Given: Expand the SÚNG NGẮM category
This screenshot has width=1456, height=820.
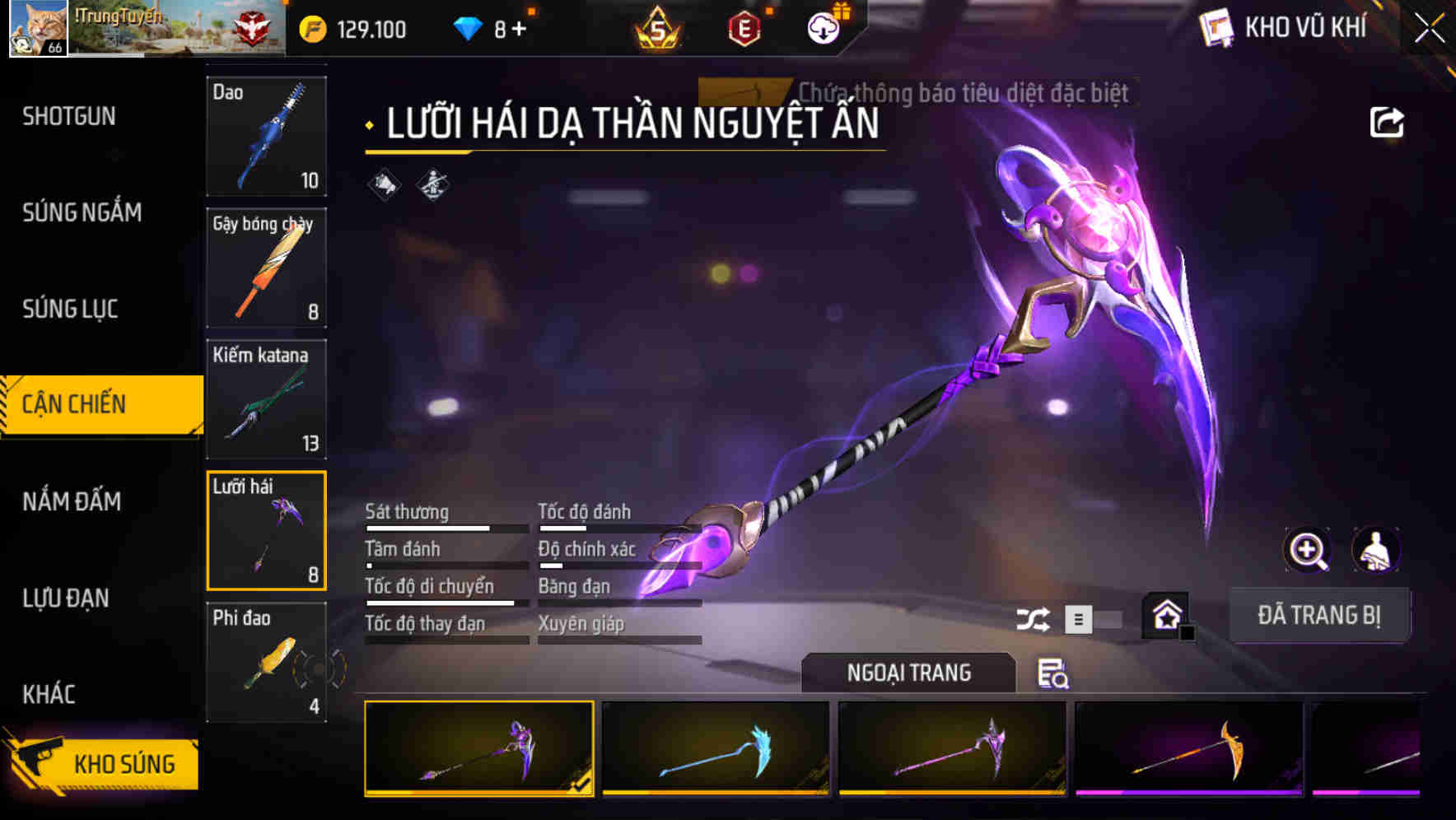Looking at the screenshot, I should (82, 212).
